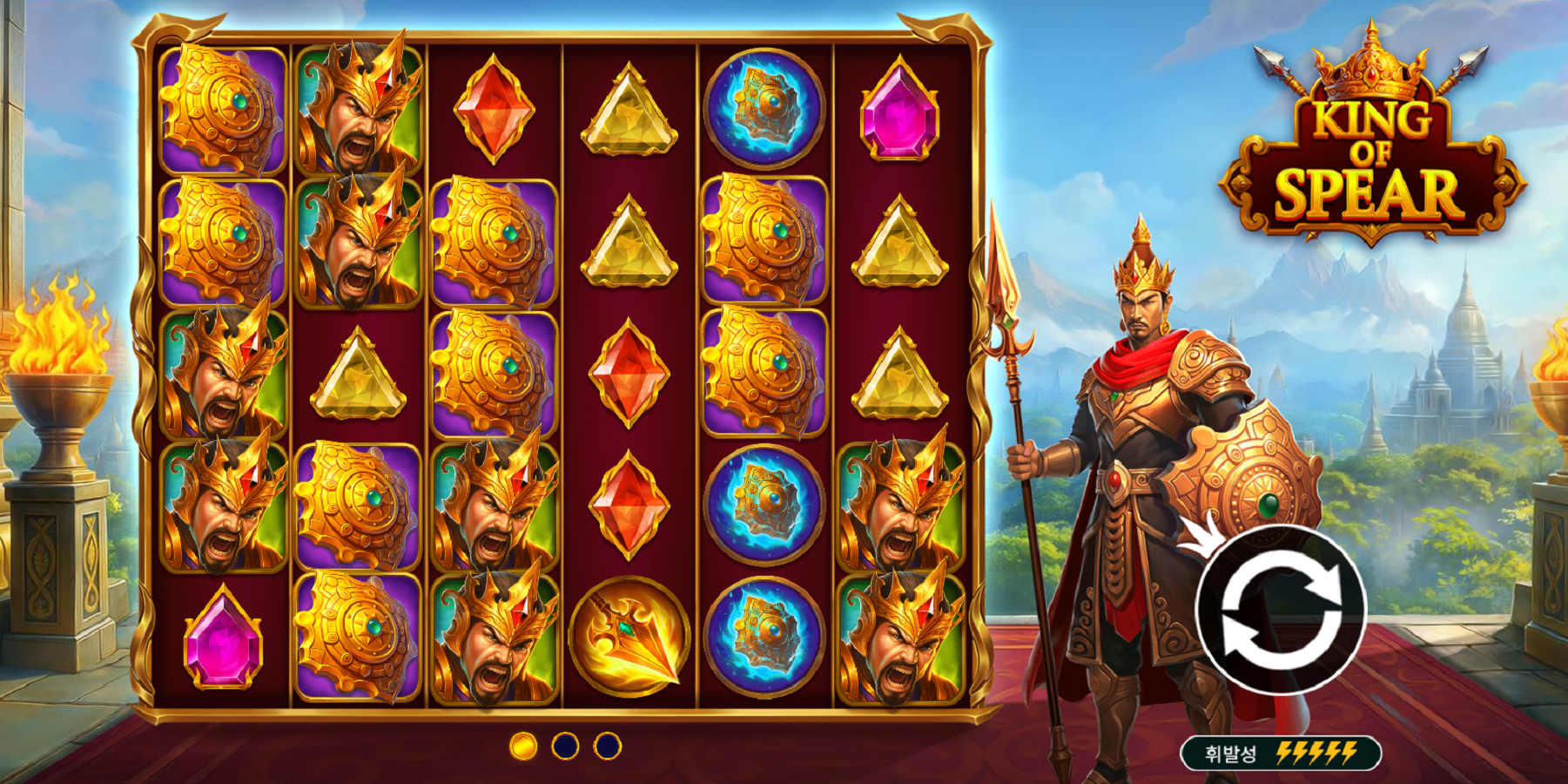The width and height of the screenshot is (1568, 784).
Task: Click the circular arrows continue button
Action: pos(1281,609)
